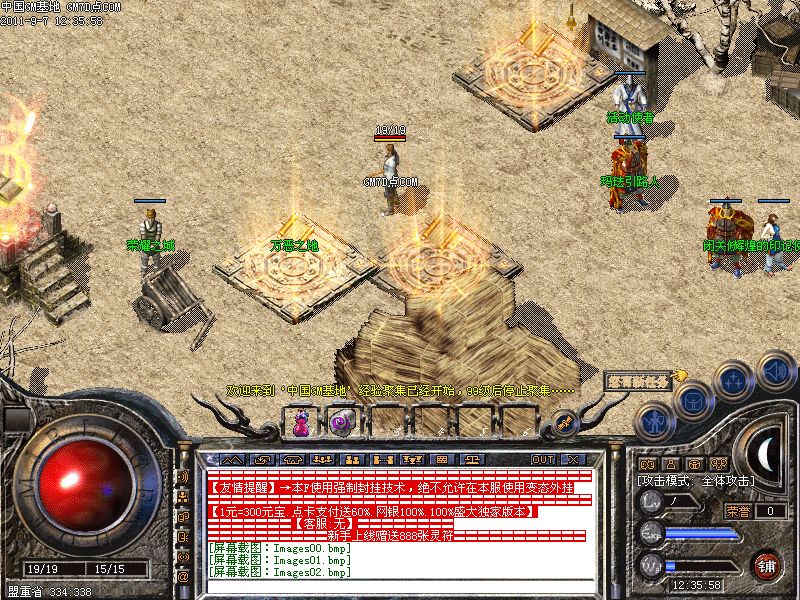Open the character equipment panel (warrior icon)
The width and height of the screenshot is (800, 600).
(653, 422)
